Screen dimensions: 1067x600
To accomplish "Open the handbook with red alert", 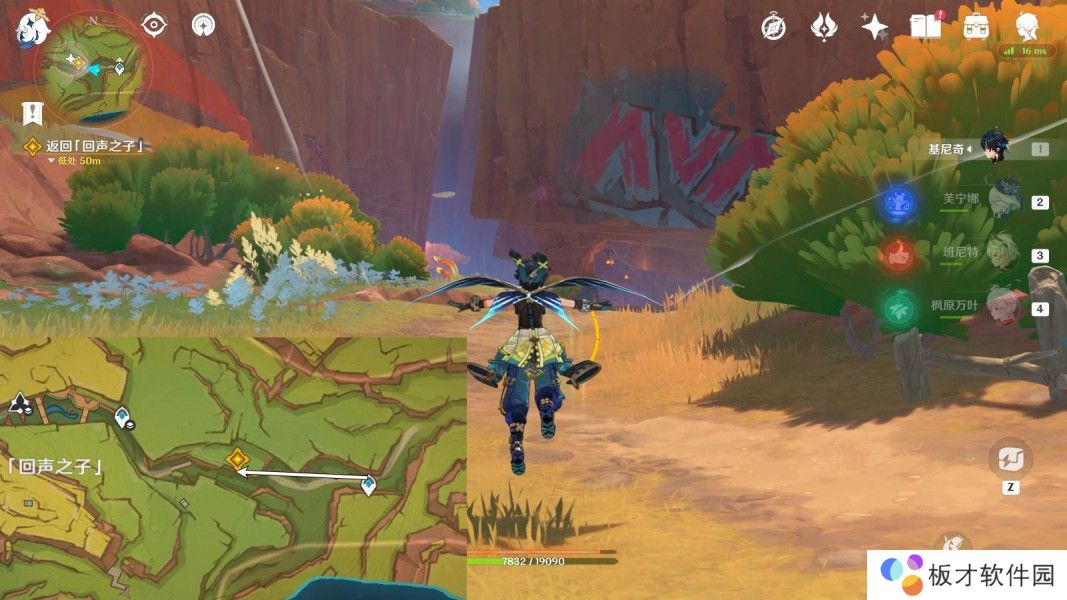I will coord(926,27).
